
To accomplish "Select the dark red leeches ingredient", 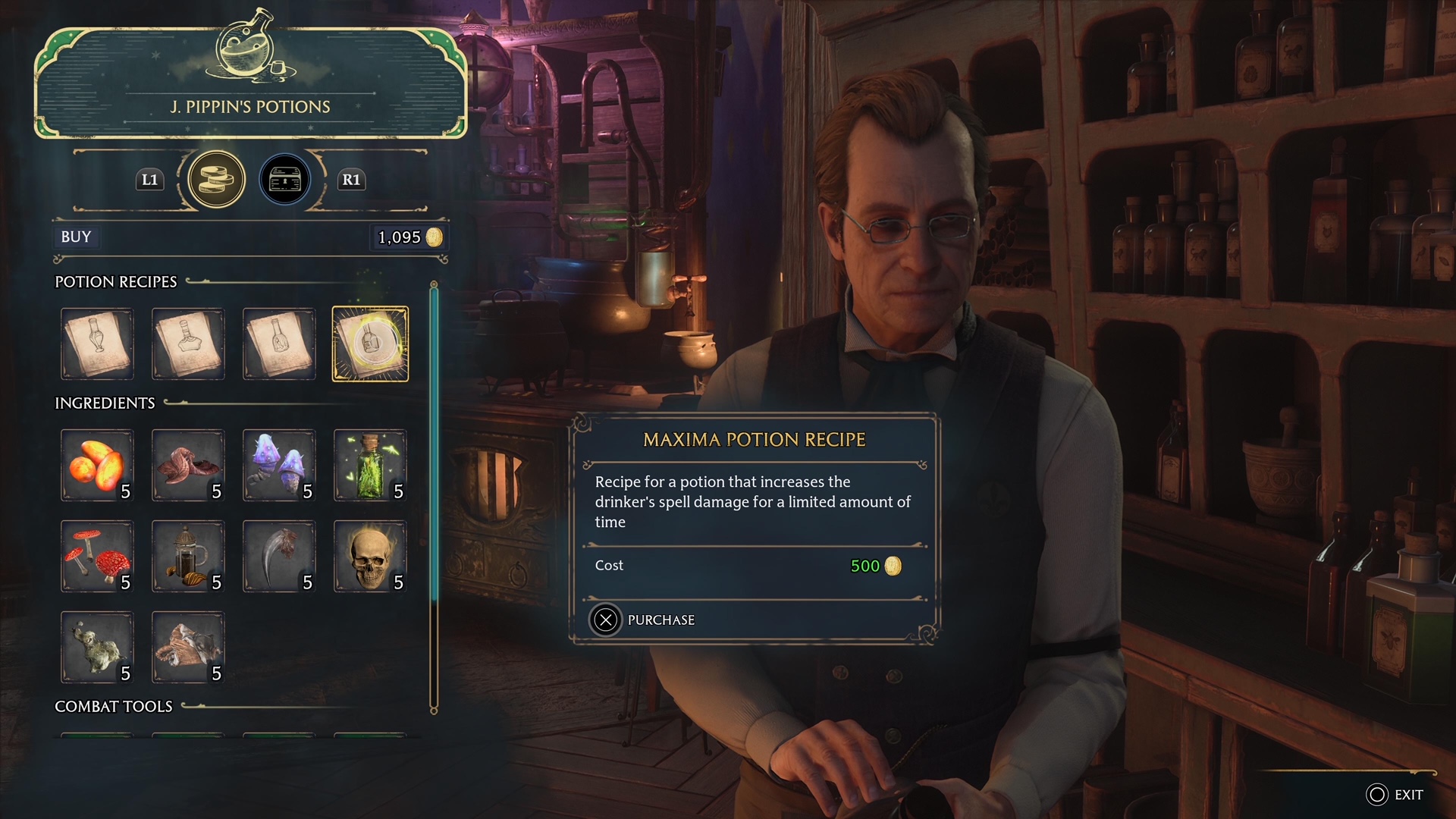I will (x=188, y=465).
